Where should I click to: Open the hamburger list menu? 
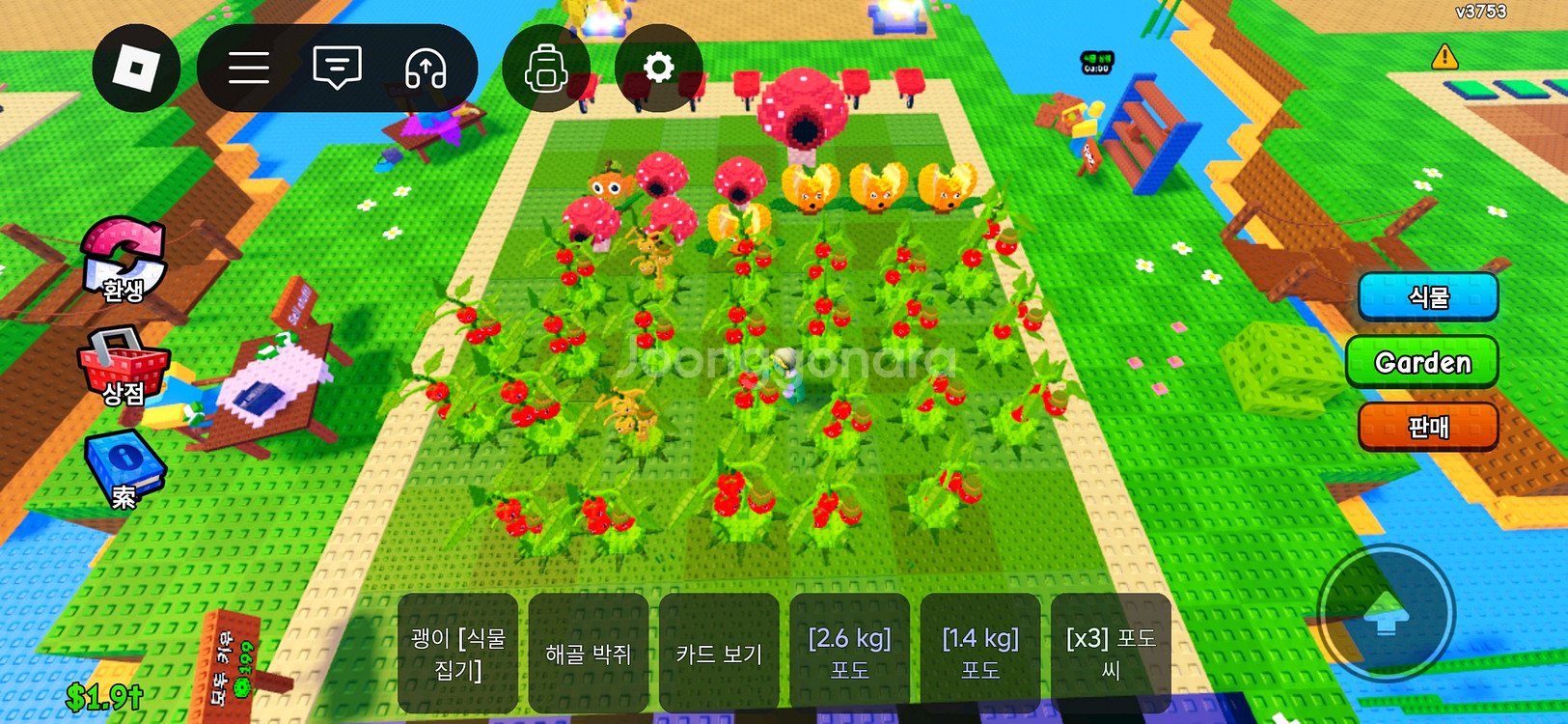pyautogui.click(x=248, y=68)
